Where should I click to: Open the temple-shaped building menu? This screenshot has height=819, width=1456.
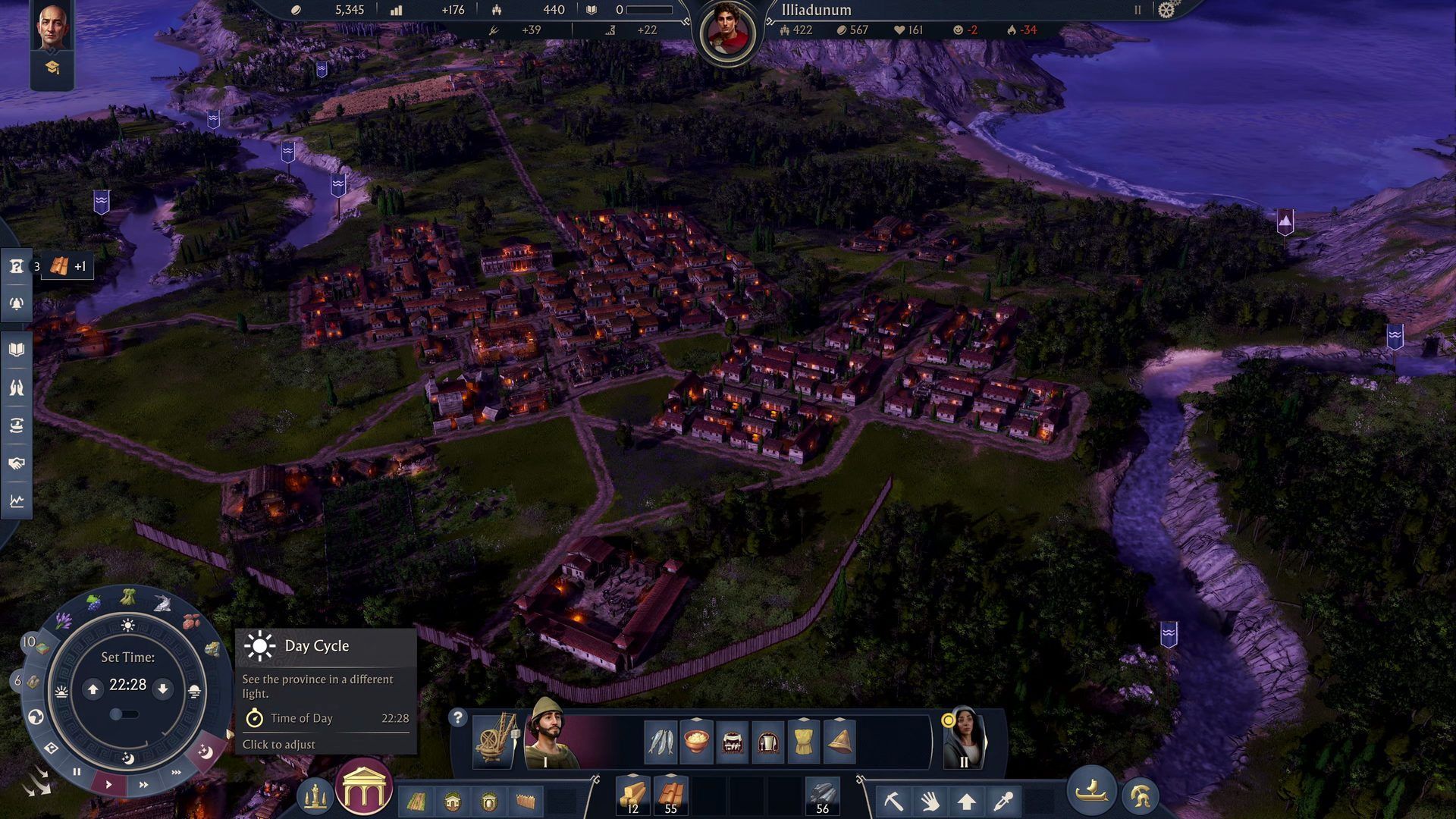point(364,789)
